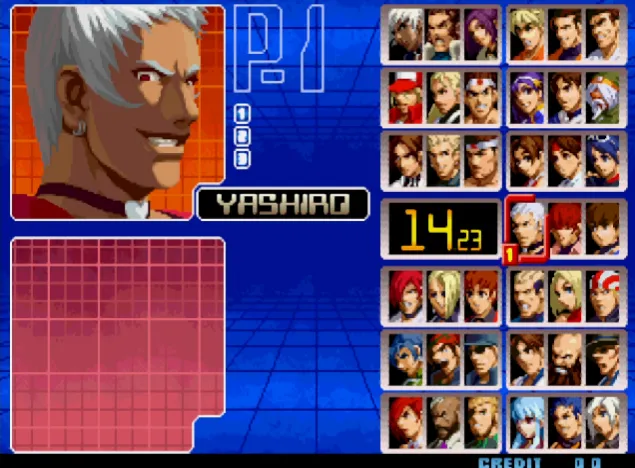This screenshot has height=468, width=635.
Task: Select K' in the character grid
Action: (405, 35)
